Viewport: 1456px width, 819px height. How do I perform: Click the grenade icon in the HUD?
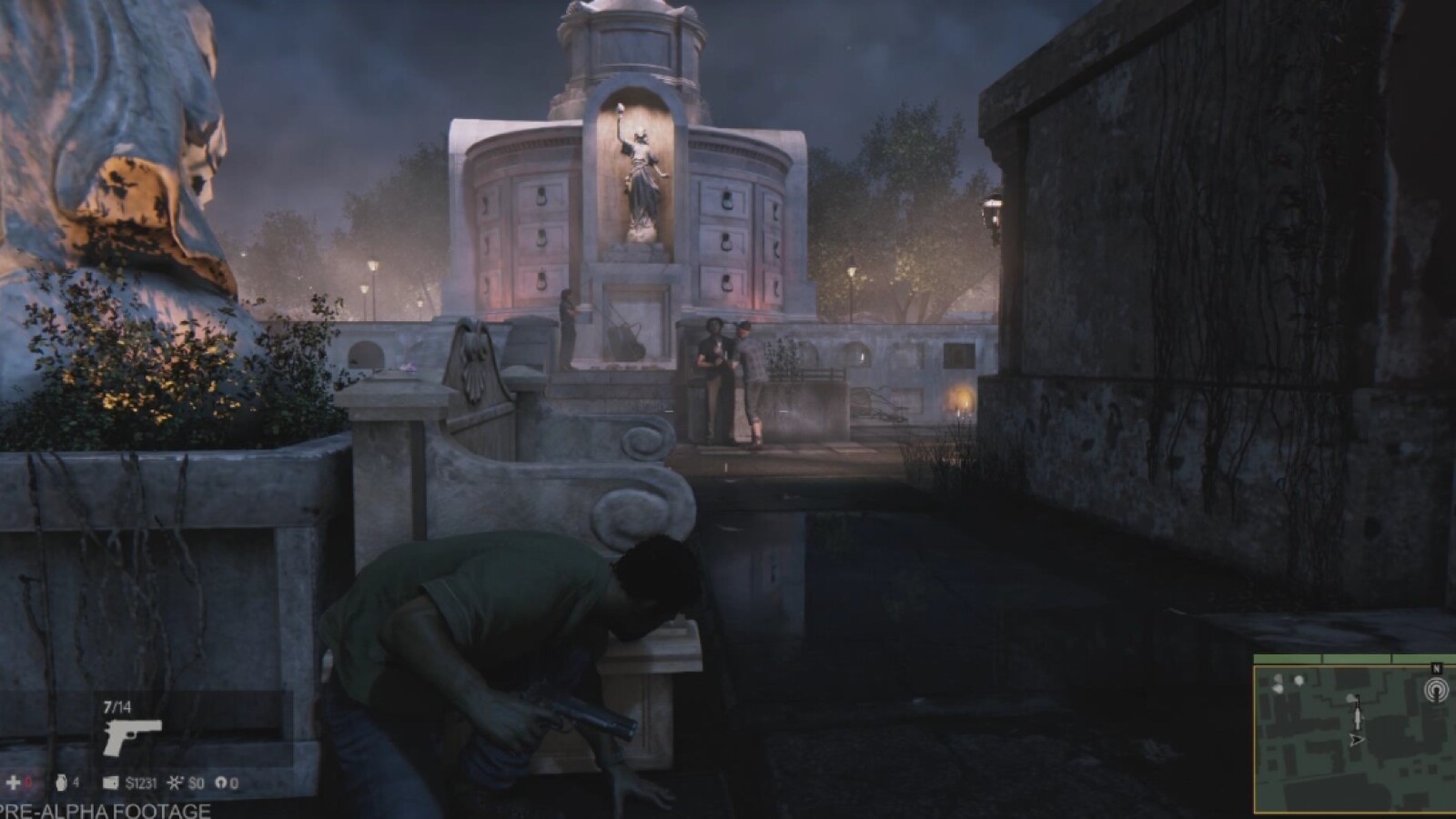click(x=61, y=783)
